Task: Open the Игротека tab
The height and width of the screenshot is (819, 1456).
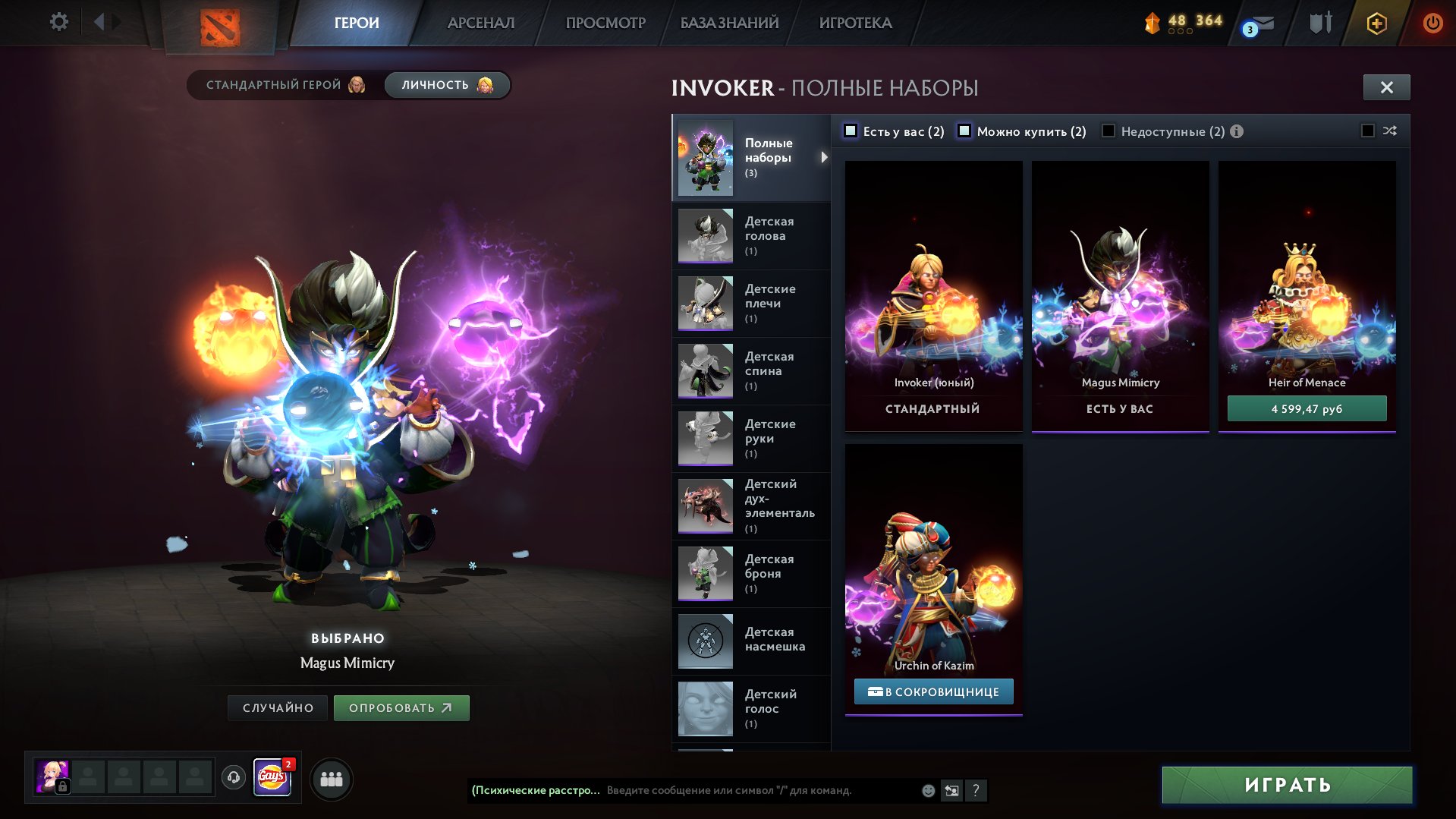Action: [x=855, y=23]
